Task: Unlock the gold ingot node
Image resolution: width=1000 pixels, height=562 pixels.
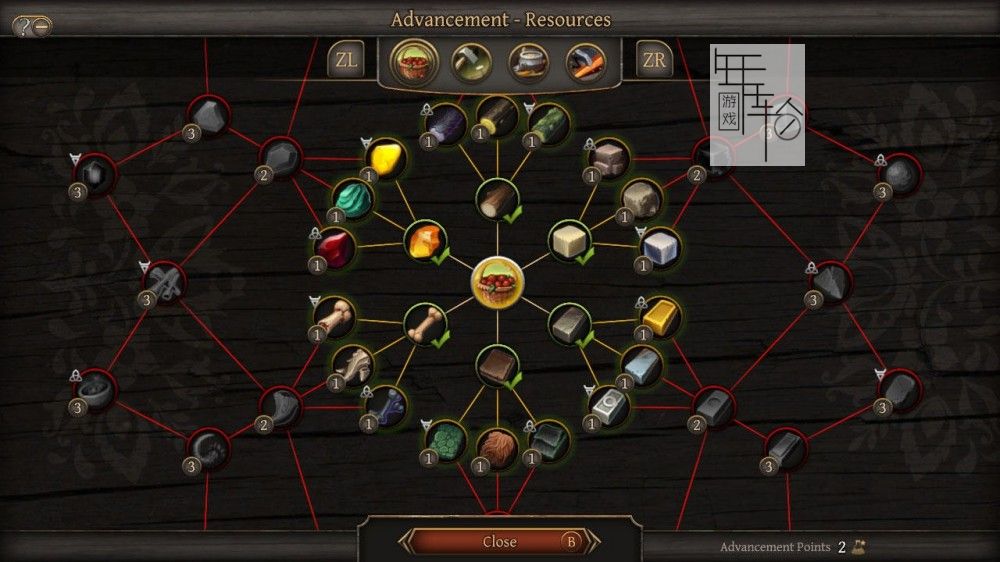Action: tap(660, 316)
